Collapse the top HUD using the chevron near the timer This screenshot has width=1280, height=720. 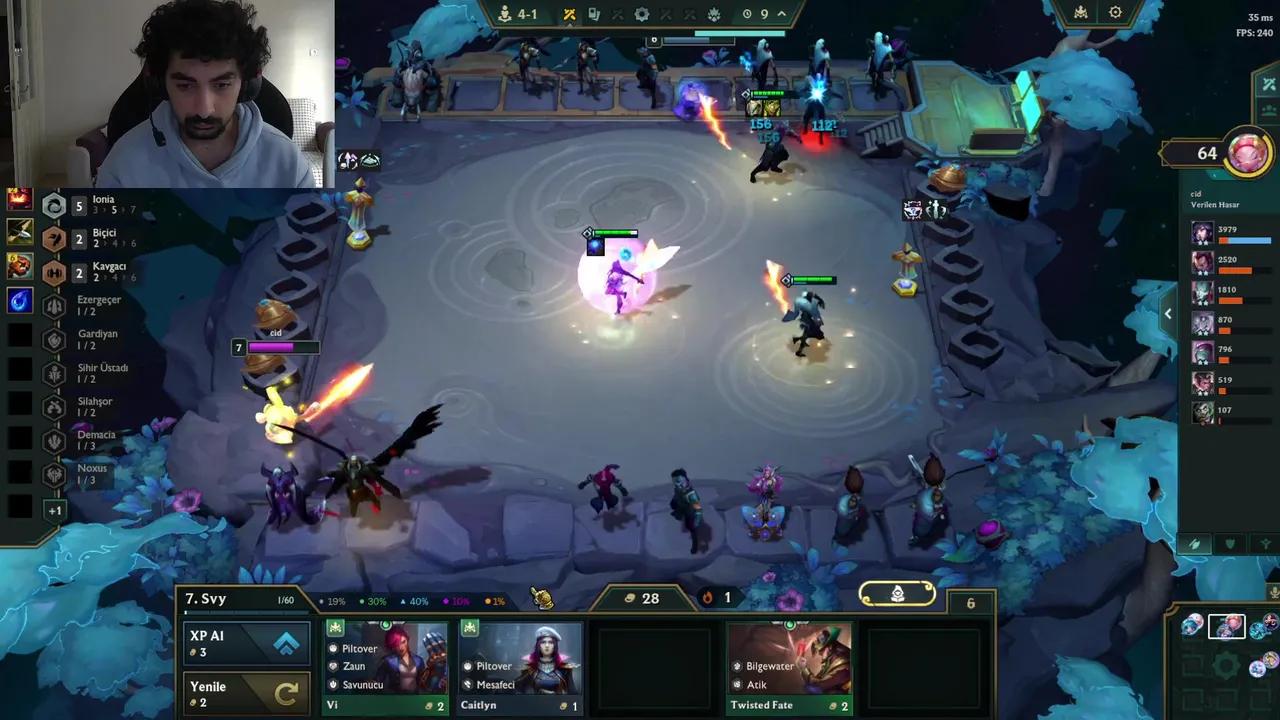coord(782,14)
